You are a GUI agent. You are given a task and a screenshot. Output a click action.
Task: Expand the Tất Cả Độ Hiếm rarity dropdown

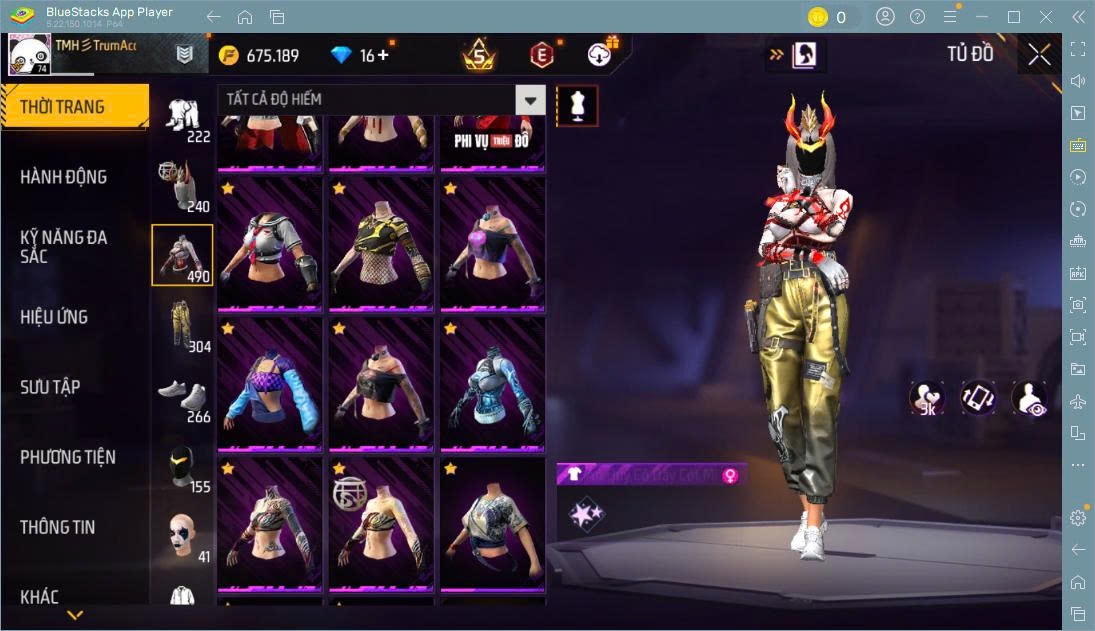click(530, 99)
